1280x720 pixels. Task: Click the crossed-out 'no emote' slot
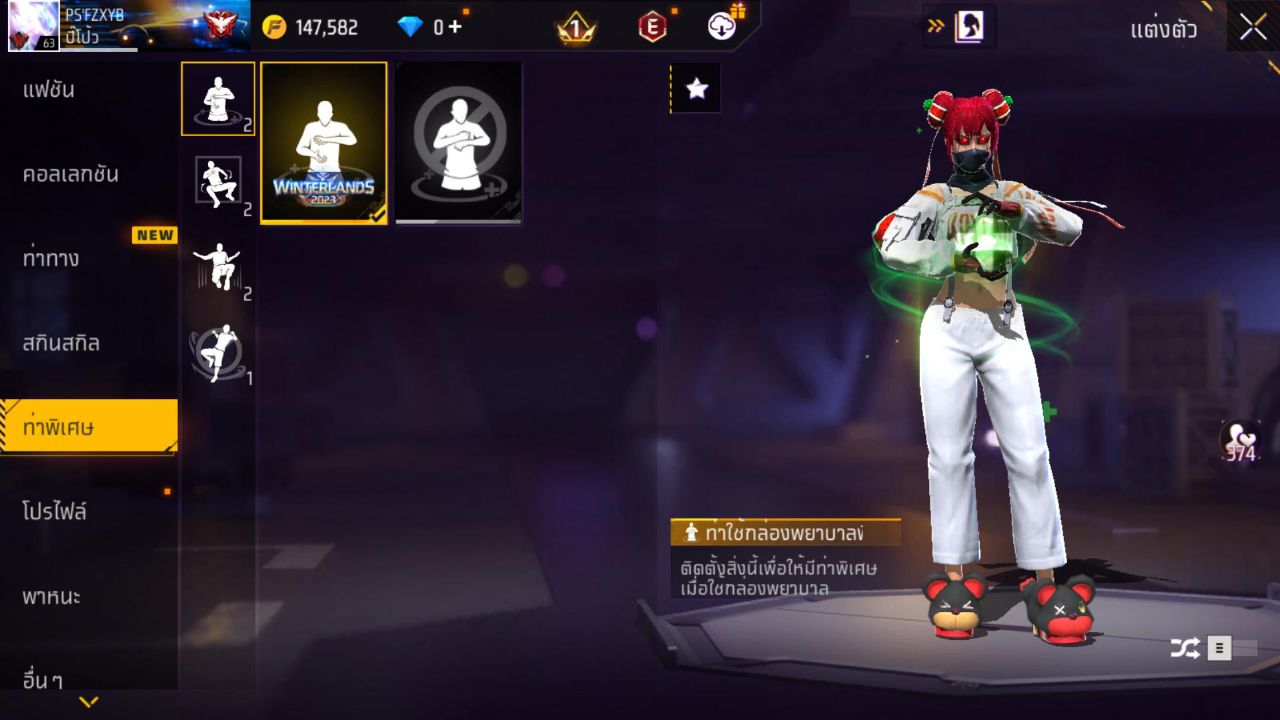(x=457, y=142)
